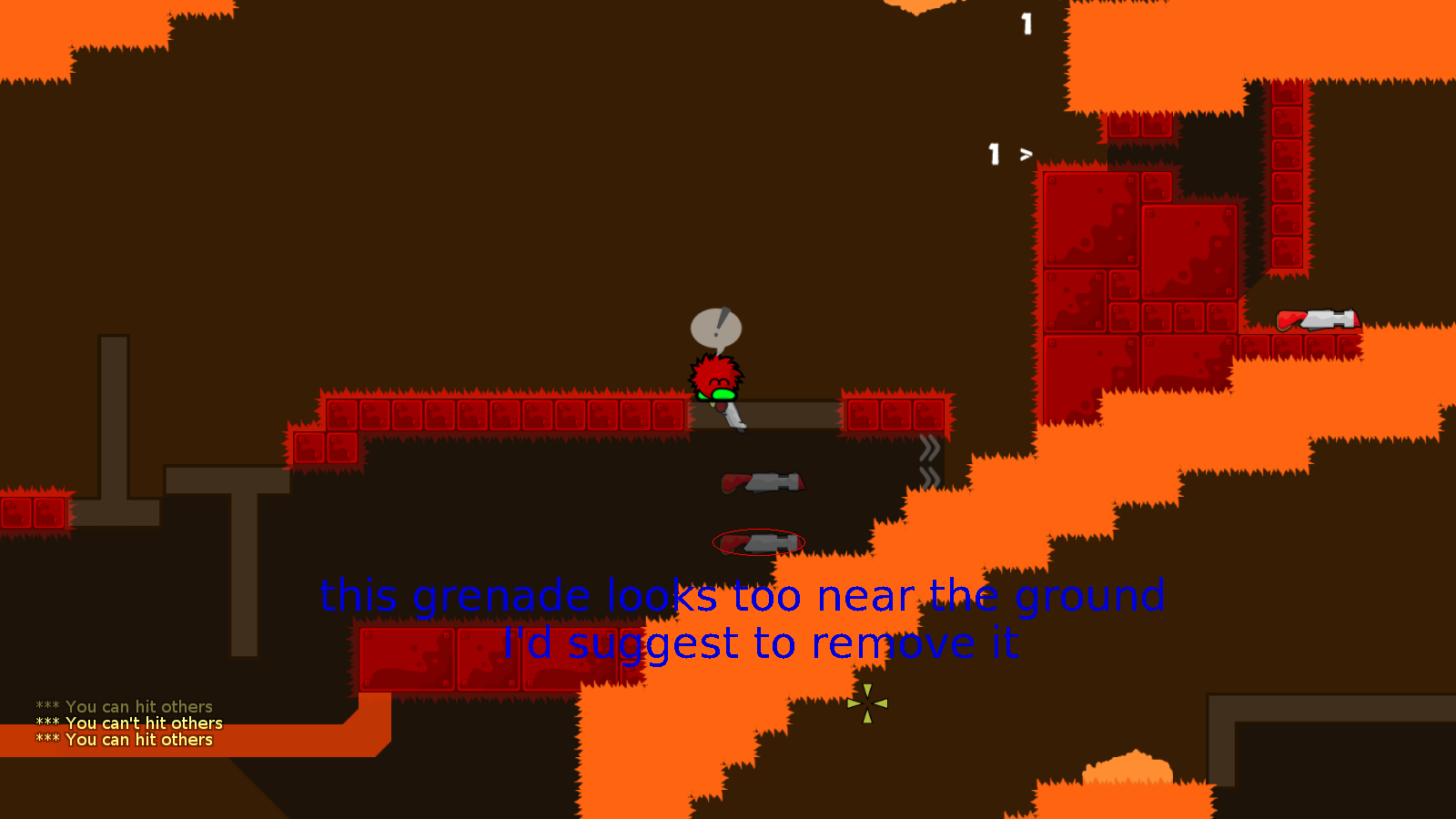
Task: Select the grenade launcher pickup below the platform
Action: [764, 482]
